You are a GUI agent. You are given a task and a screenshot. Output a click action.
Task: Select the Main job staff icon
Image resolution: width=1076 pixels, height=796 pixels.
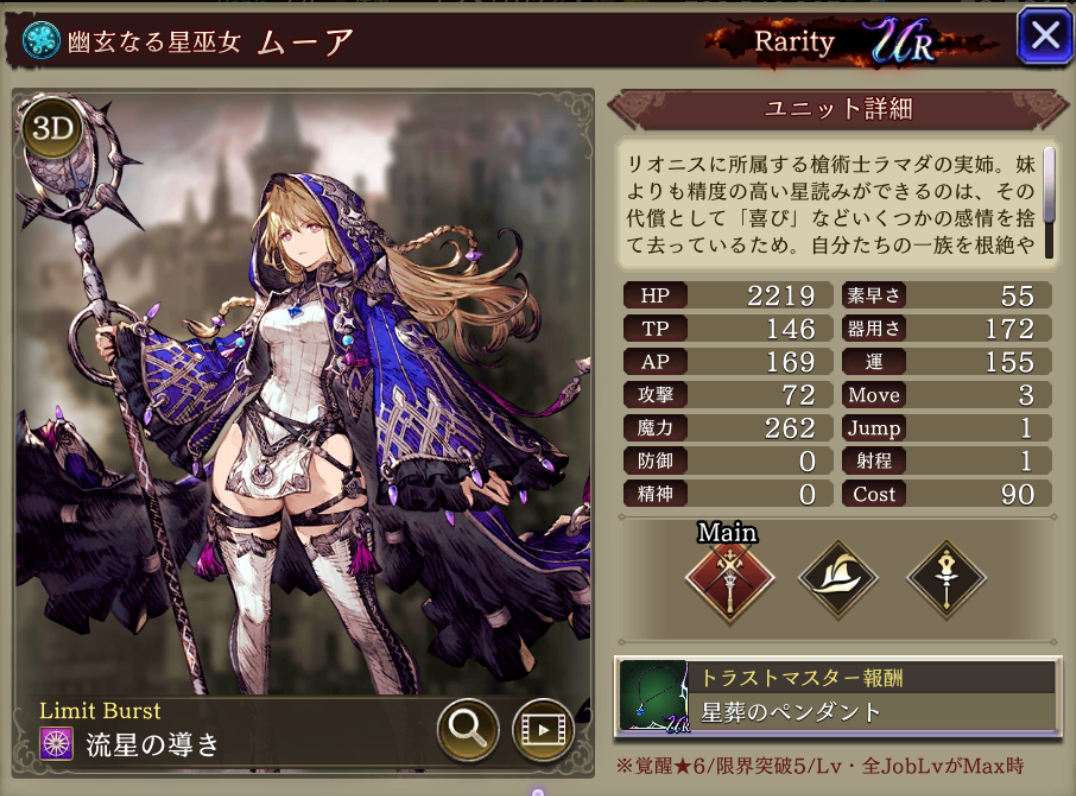click(x=729, y=579)
